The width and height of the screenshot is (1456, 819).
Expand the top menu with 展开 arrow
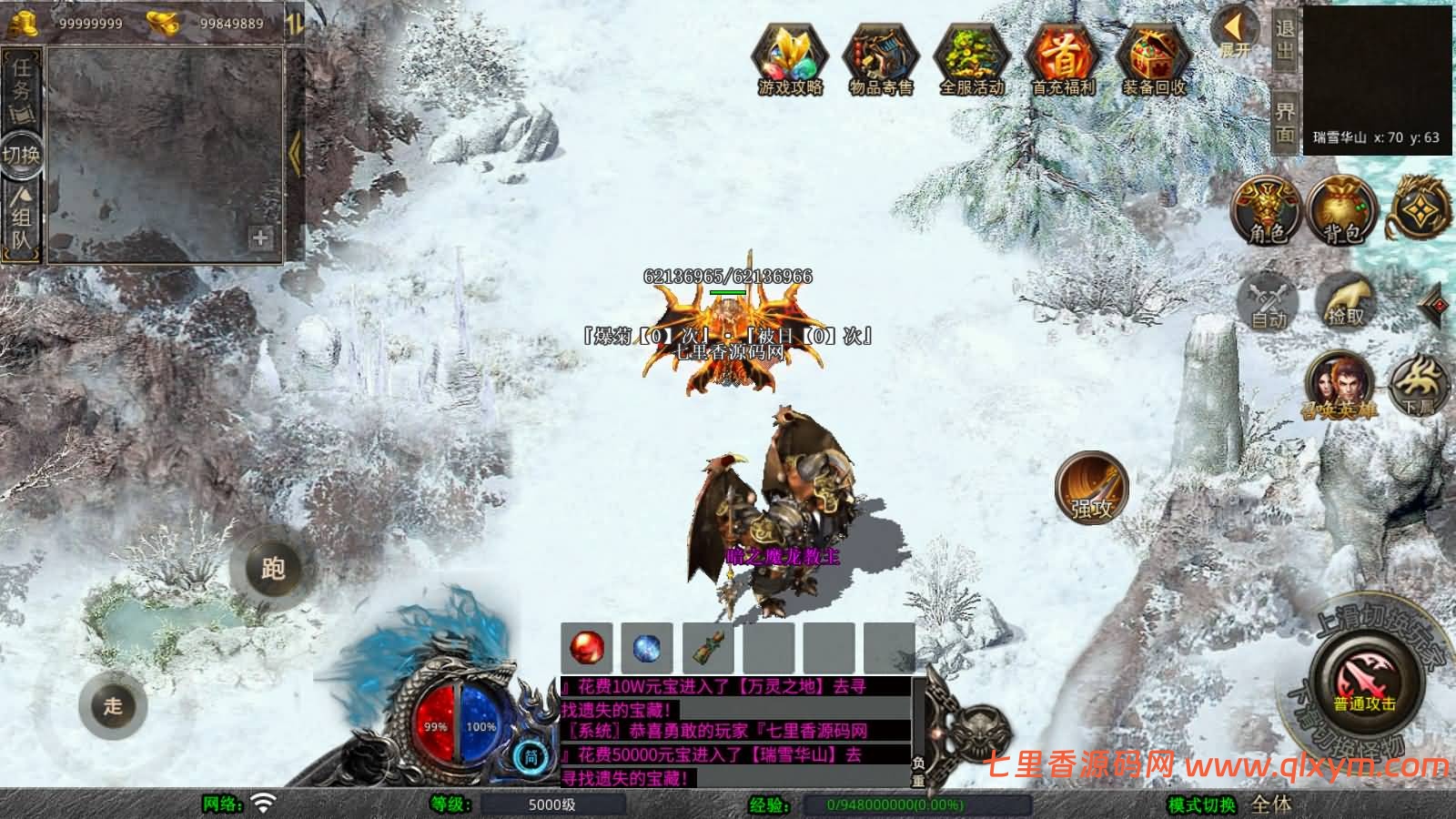pyautogui.click(x=1236, y=33)
